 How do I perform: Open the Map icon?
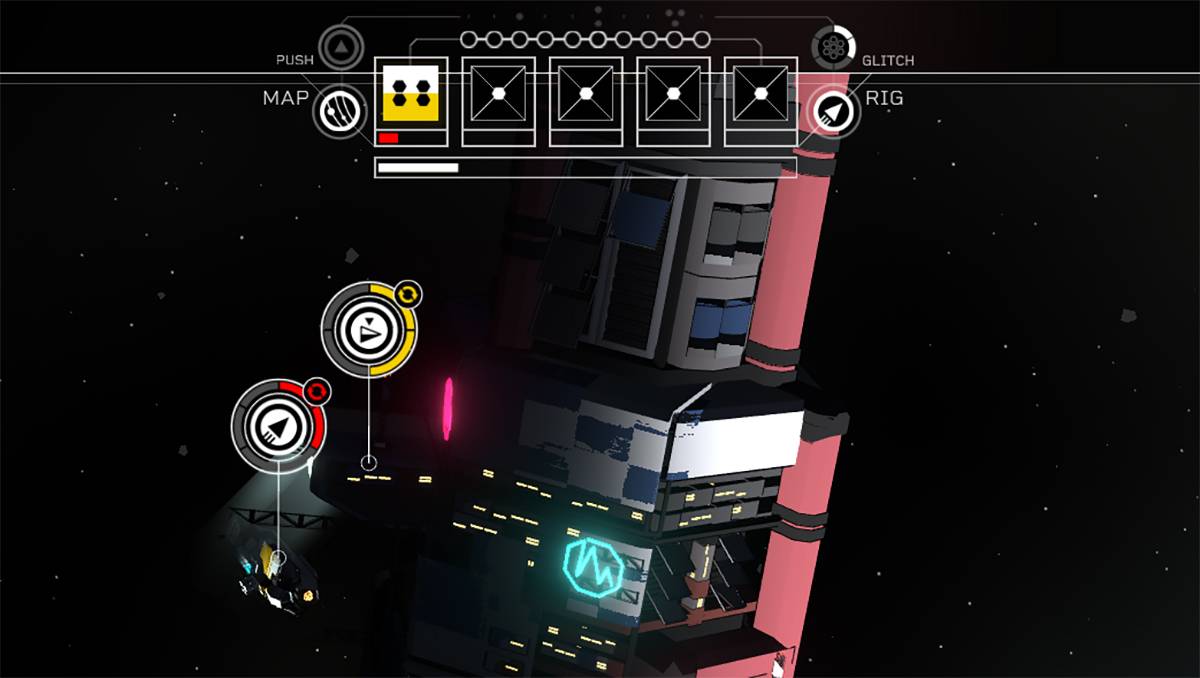[340, 111]
